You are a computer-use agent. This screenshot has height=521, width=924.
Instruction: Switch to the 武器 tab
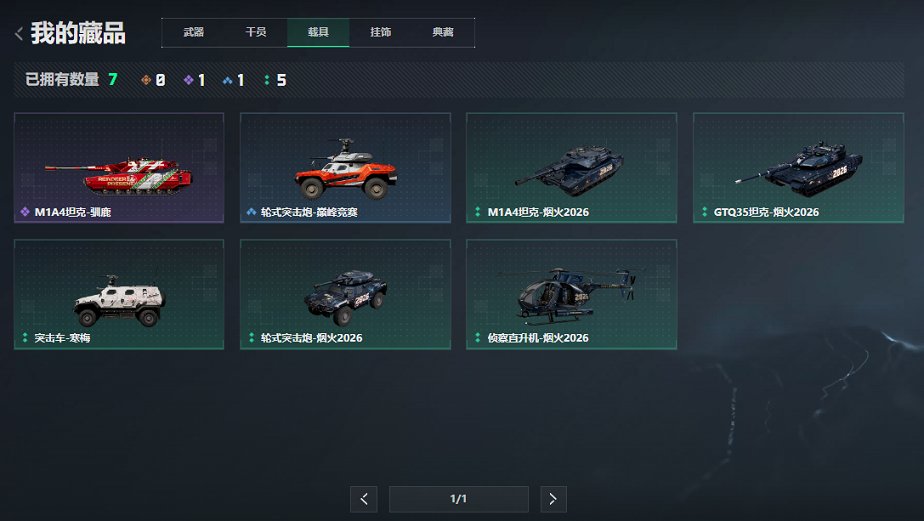click(x=193, y=32)
